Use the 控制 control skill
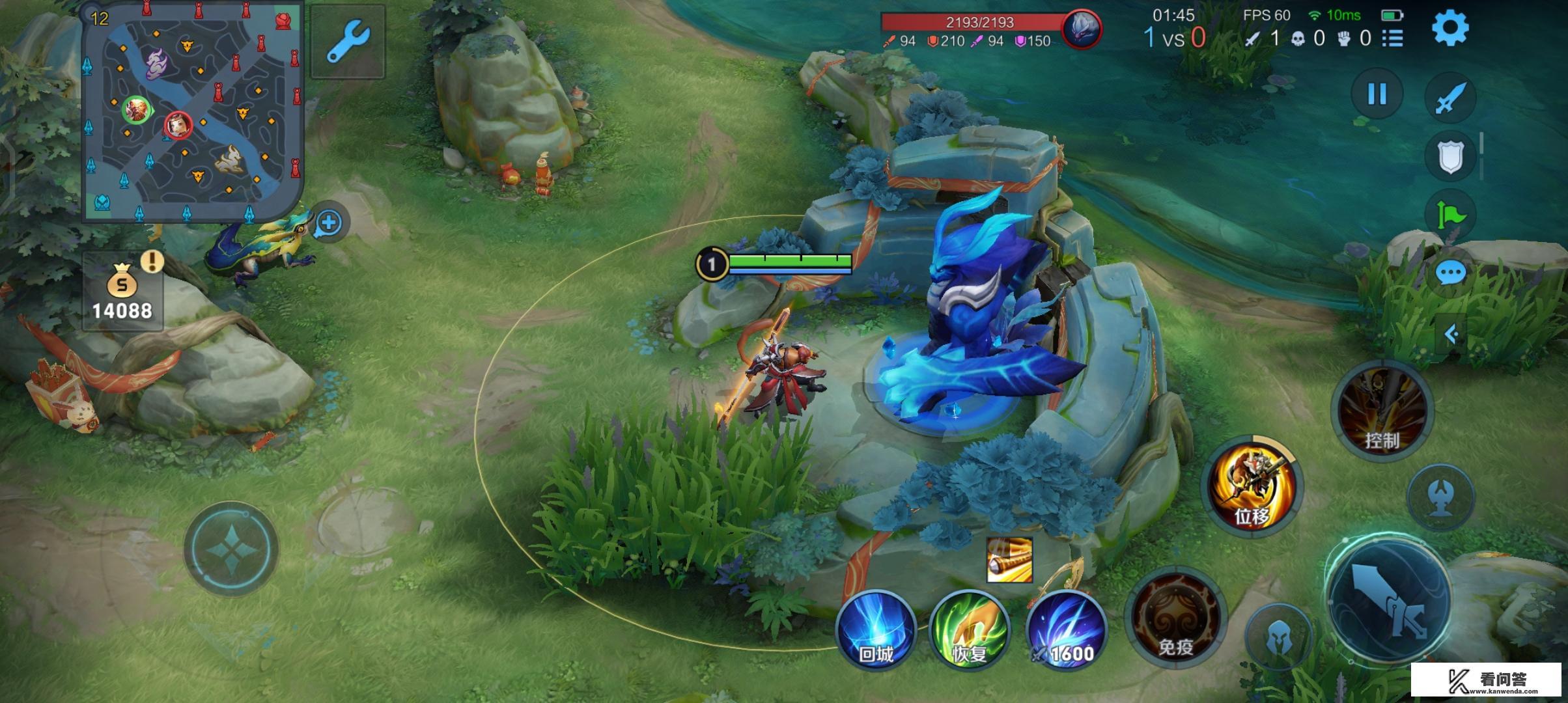This screenshot has width=1568, height=703. [x=1382, y=410]
